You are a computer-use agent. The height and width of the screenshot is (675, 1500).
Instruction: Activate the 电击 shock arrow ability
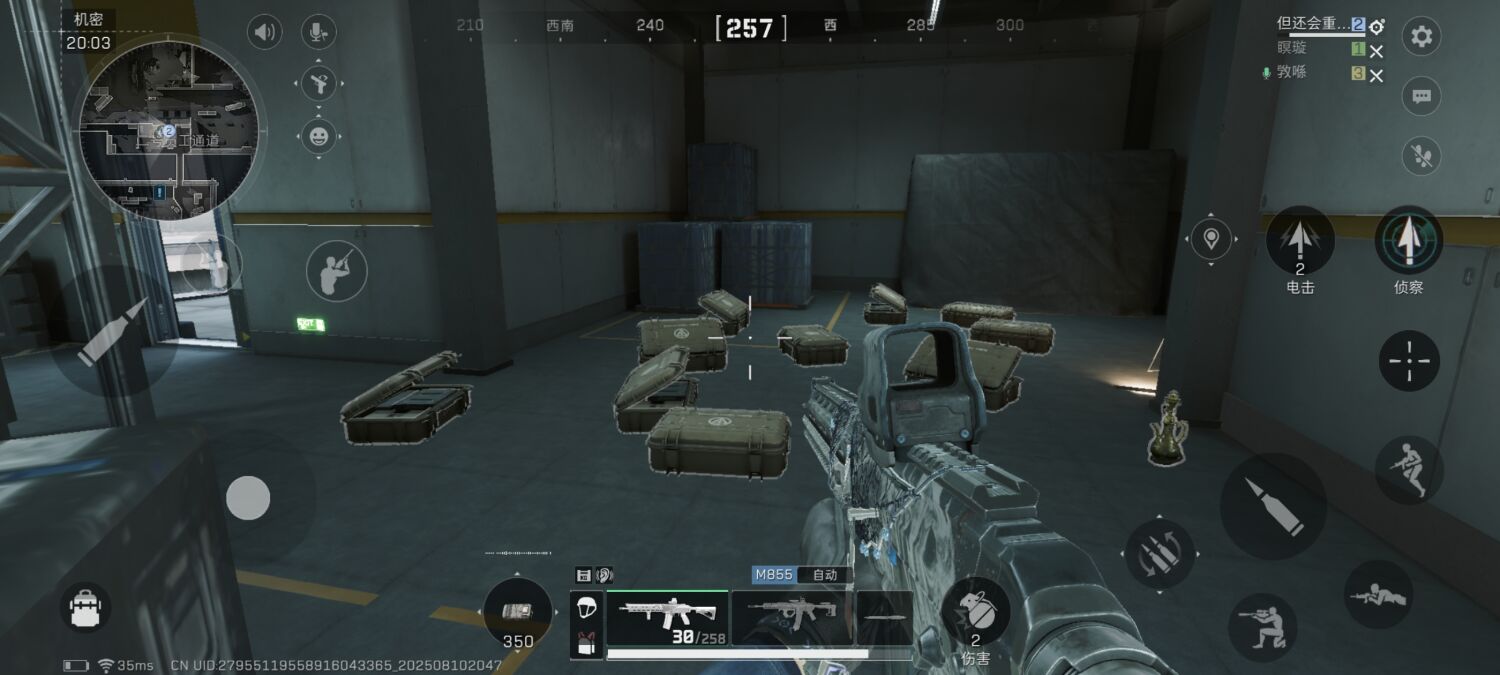(x=1300, y=241)
